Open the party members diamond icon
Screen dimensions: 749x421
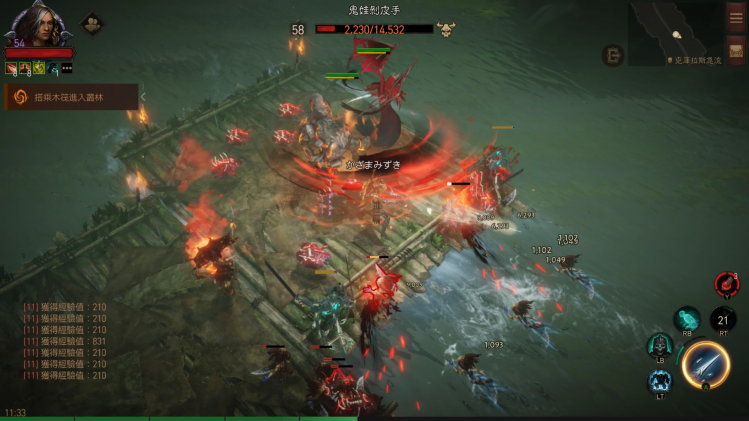click(x=93, y=22)
